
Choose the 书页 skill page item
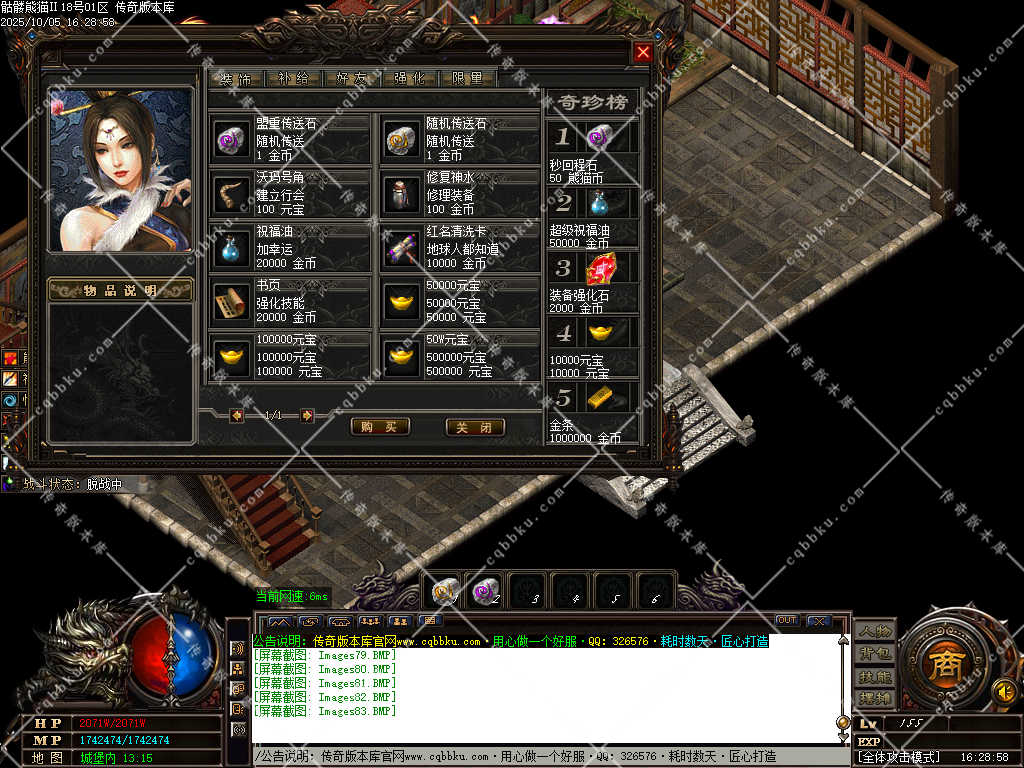point(231,301)
